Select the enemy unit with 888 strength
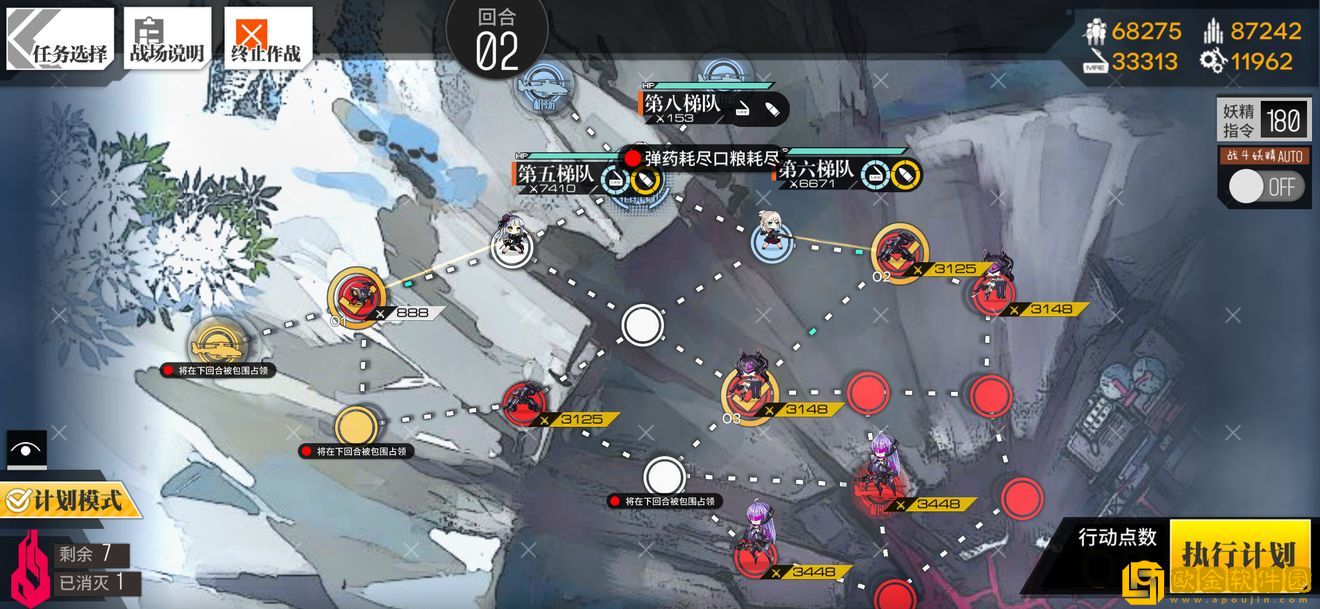 357,295
